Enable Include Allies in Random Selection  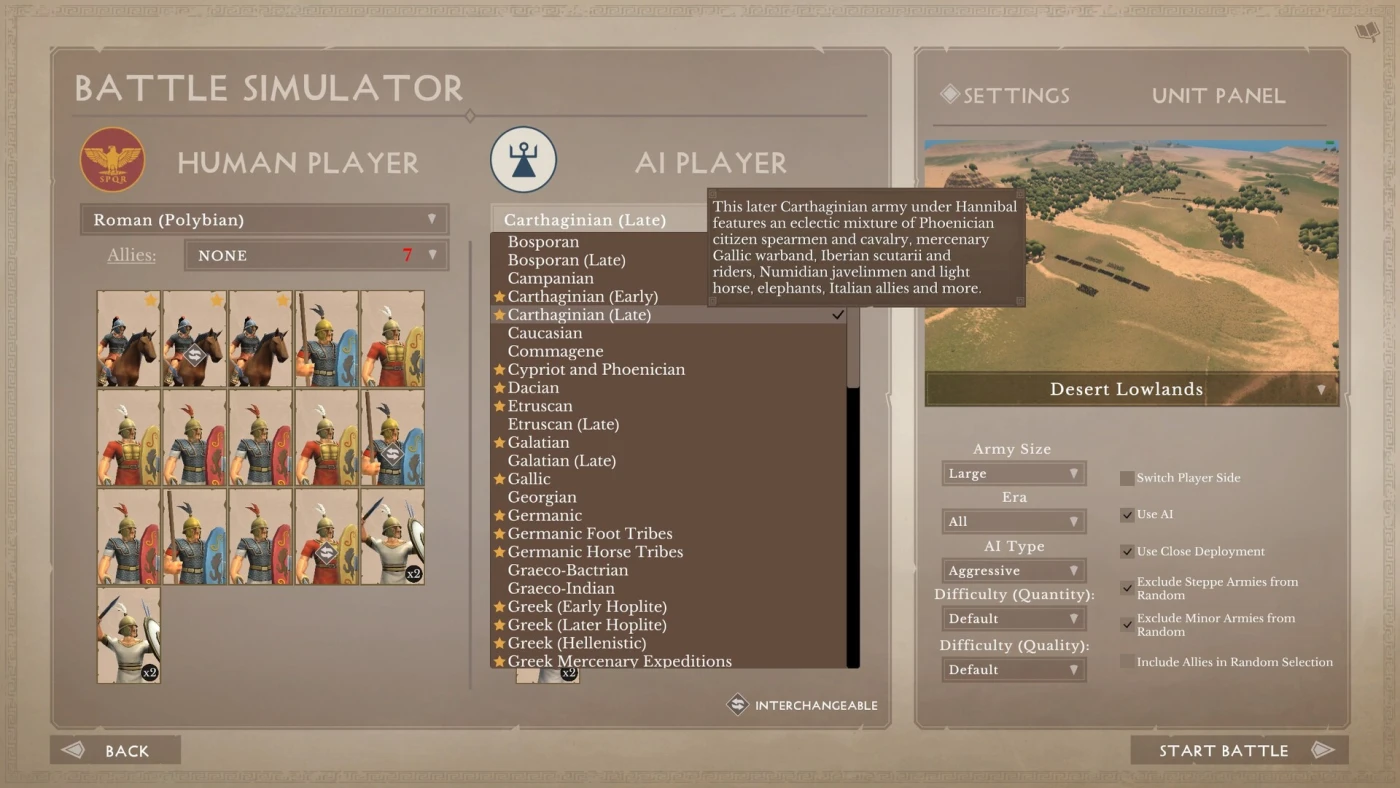(1127, 662)
